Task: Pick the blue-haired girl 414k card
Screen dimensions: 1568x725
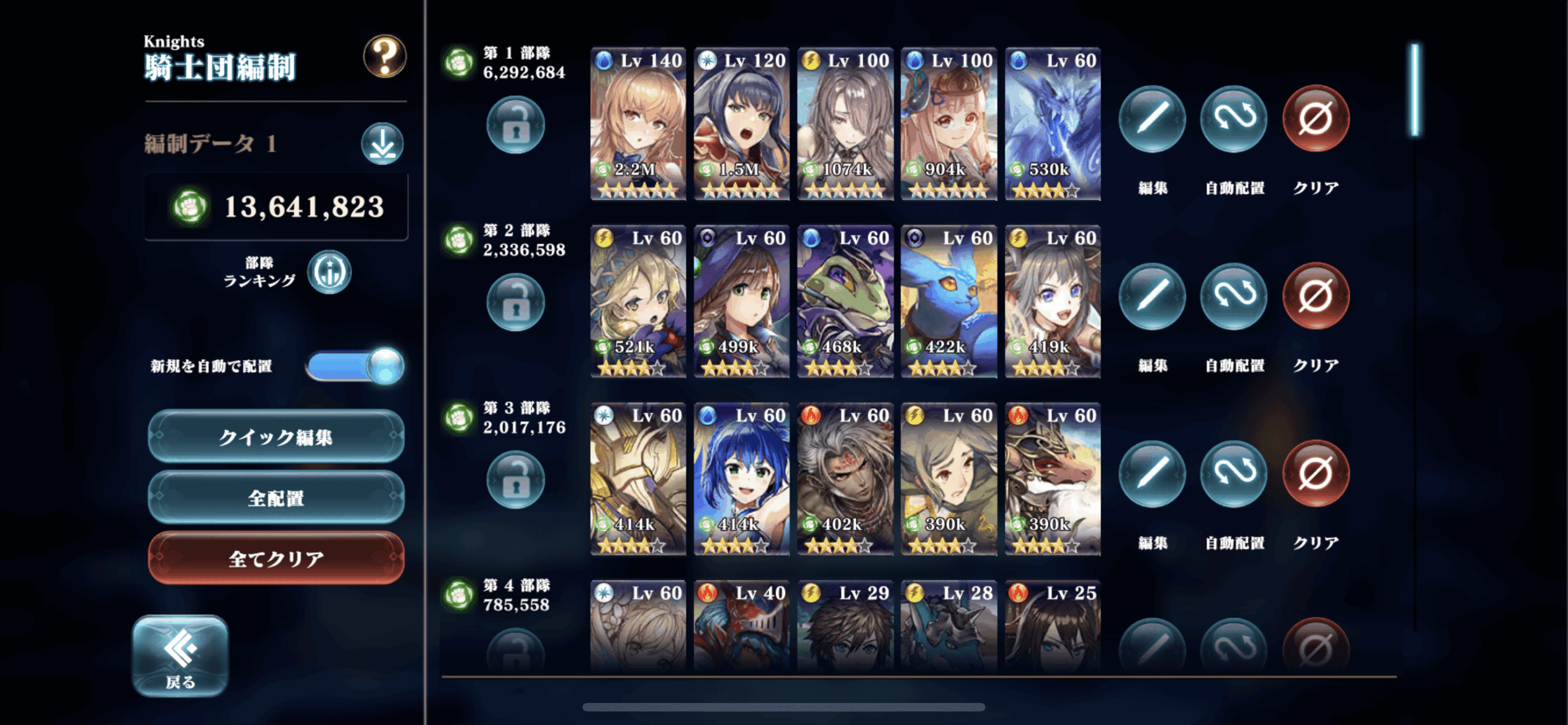Action: click(x=742, y=479)
